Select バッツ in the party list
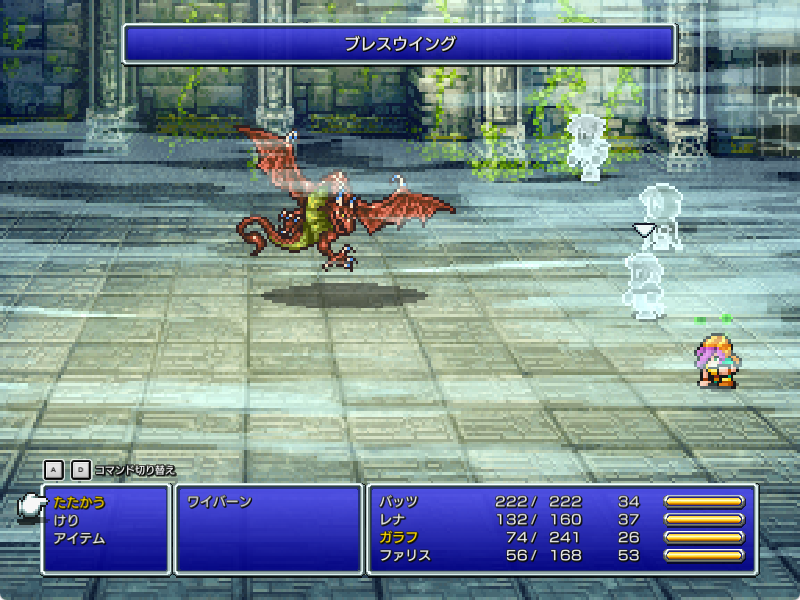Screen dimensions: 800x600 (x=400, y=502)
